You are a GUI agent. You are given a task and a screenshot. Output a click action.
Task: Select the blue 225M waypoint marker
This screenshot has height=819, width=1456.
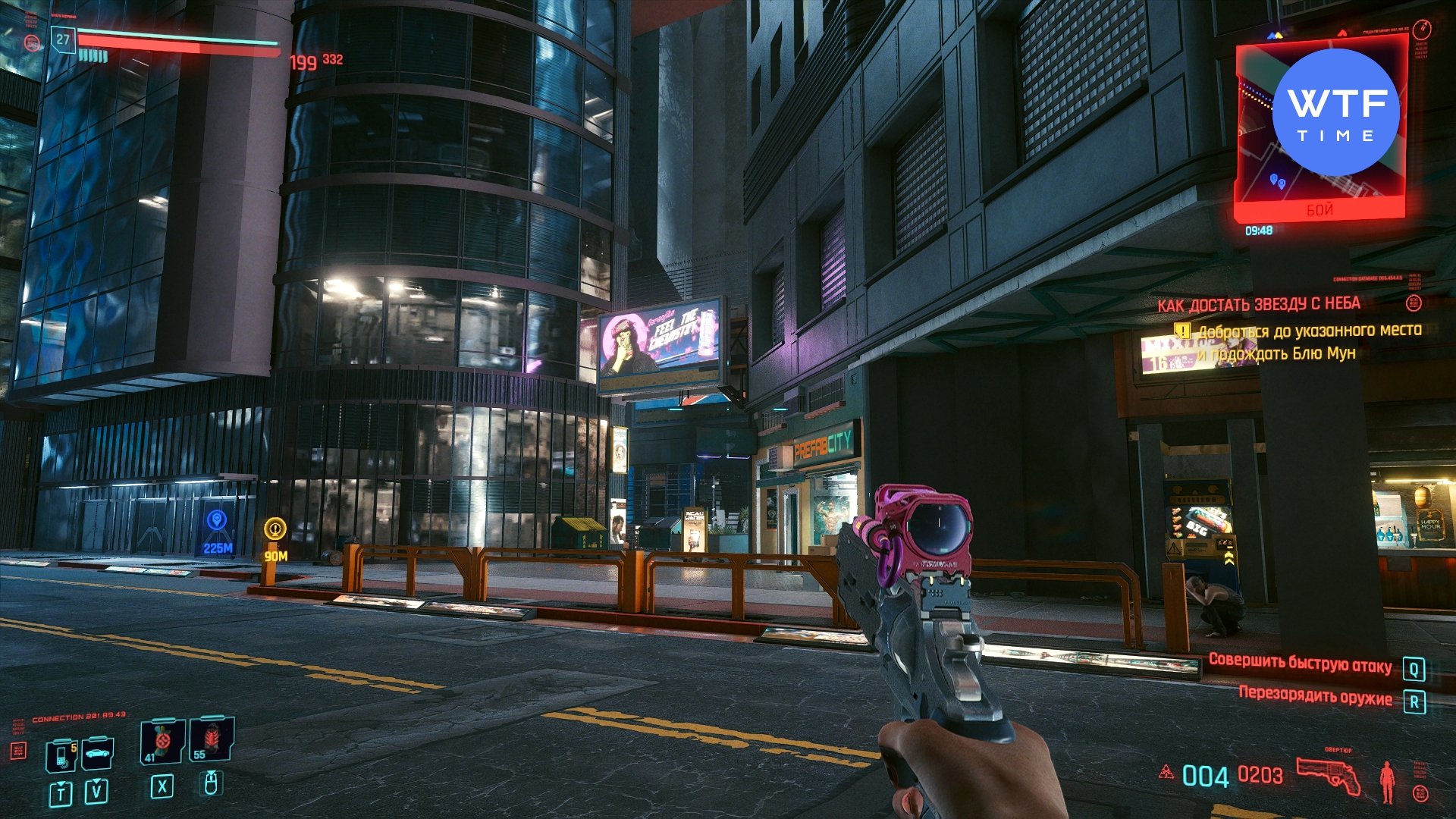[217, 520]
